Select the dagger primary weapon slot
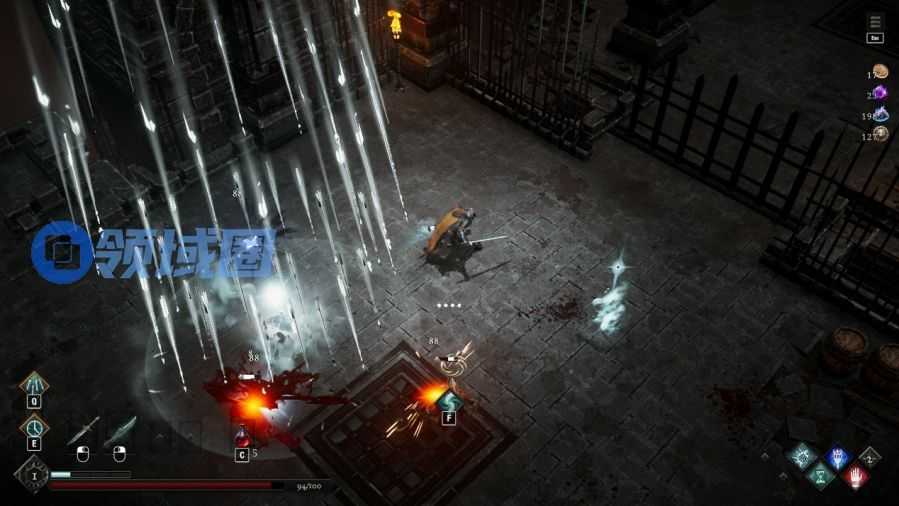 83,430
